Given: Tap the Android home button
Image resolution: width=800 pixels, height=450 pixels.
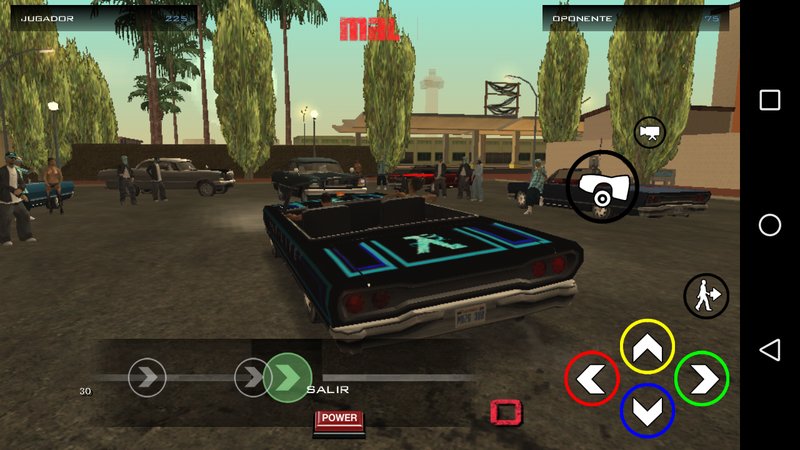Looking at the screenshot, I should pos(769,225).
